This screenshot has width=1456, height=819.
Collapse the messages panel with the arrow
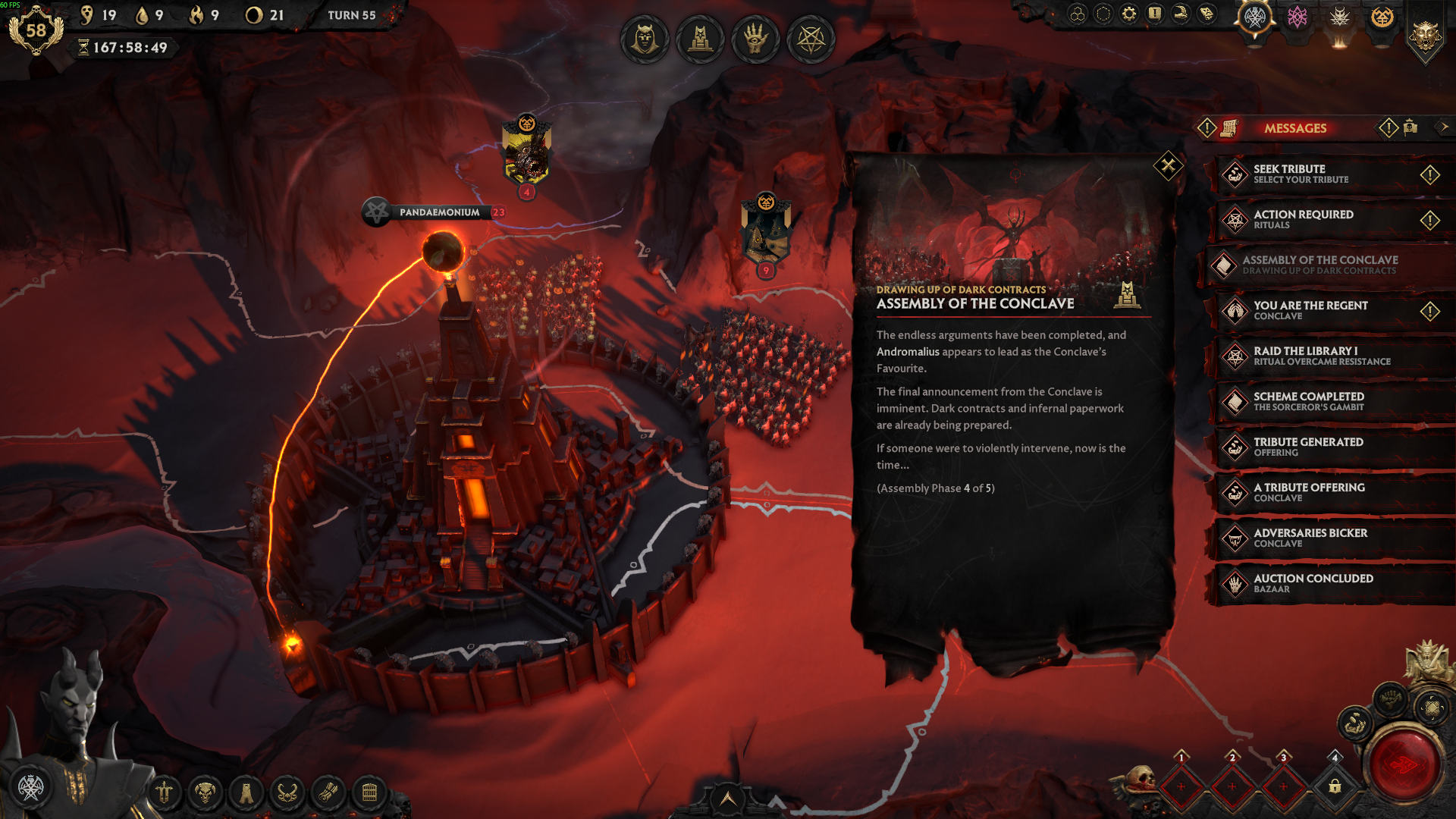point(1444,127)
